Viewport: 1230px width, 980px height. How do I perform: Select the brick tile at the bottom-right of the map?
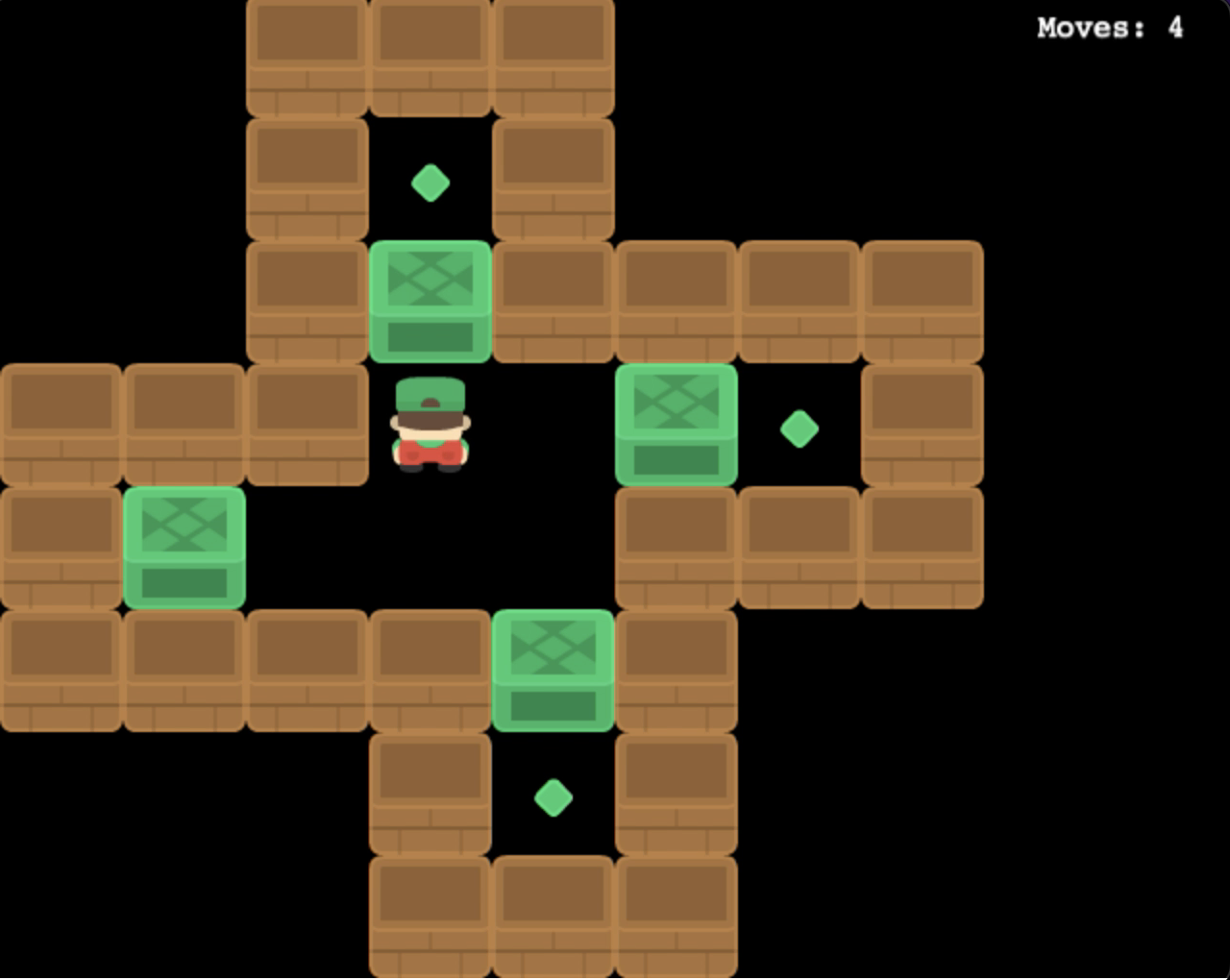coord(676,918)
